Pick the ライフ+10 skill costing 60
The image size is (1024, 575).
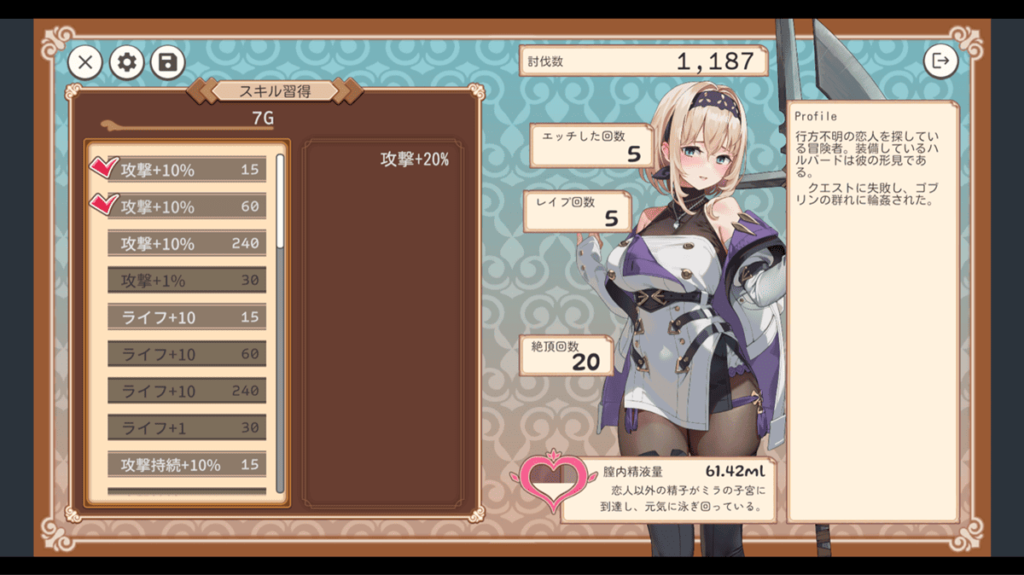tap(187, 354)
